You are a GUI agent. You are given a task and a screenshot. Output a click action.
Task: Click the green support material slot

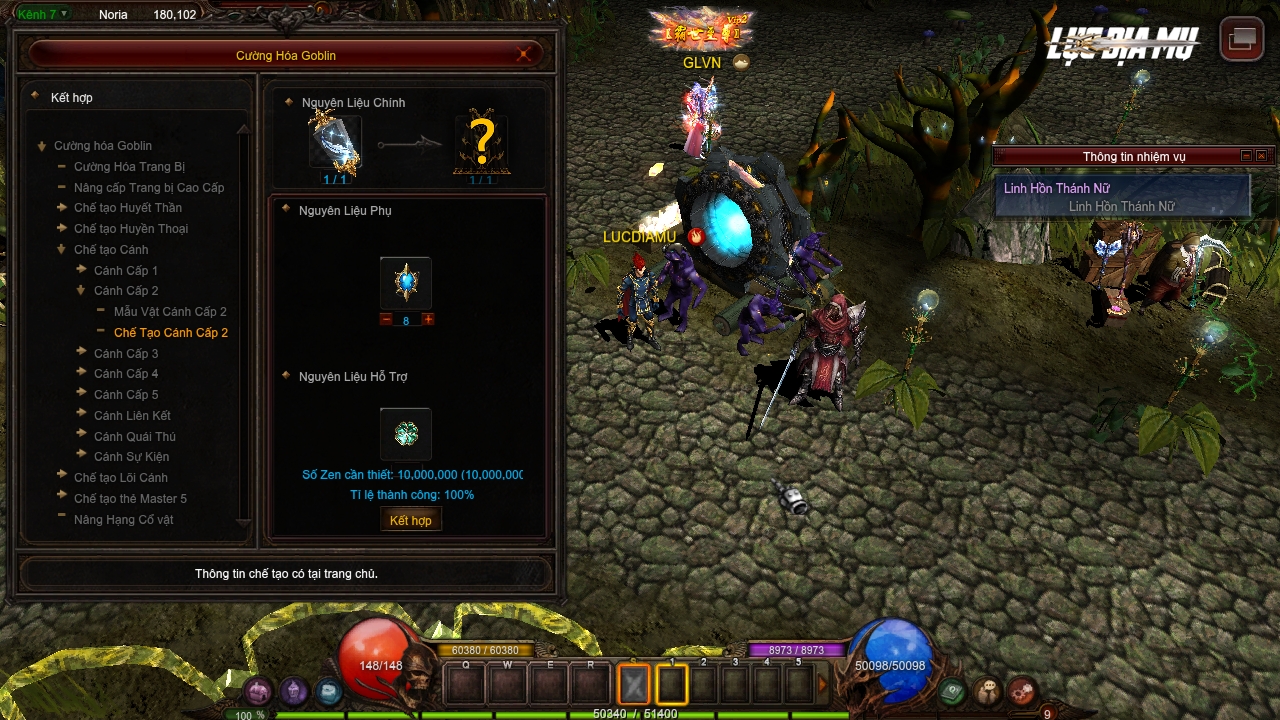tap(406, 434)
